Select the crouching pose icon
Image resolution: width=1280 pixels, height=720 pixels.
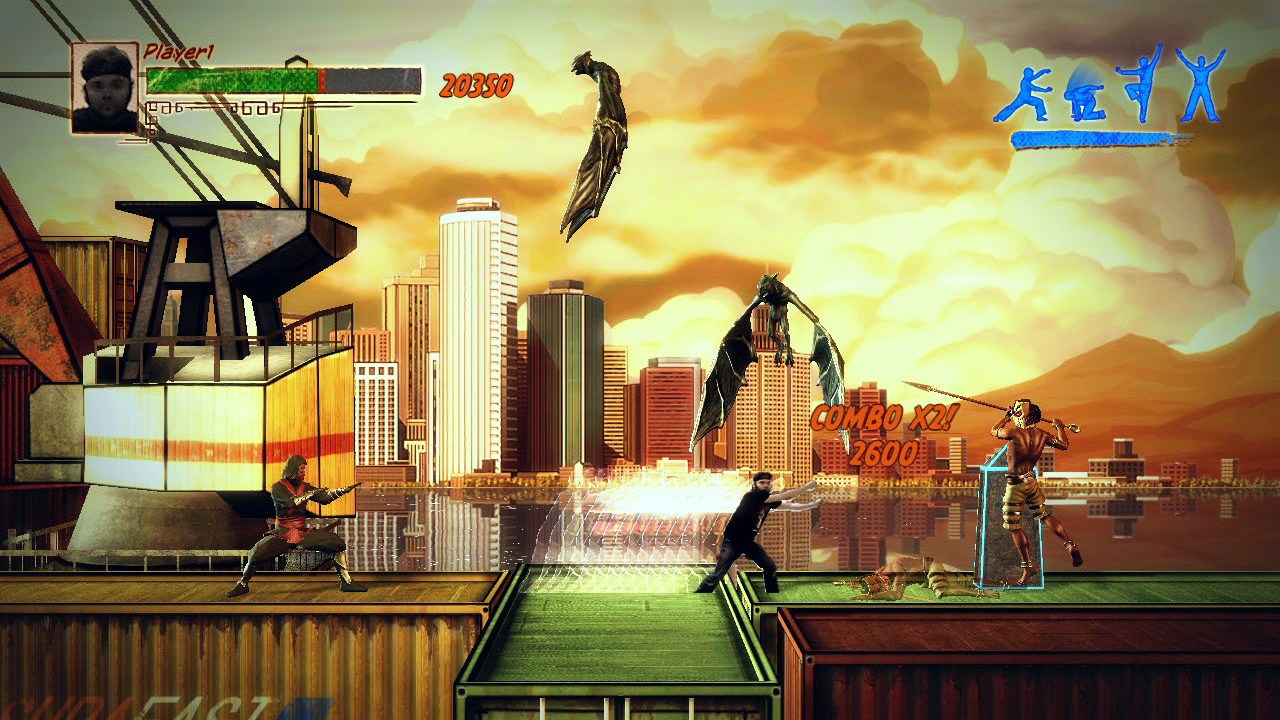coord(1085,100)
